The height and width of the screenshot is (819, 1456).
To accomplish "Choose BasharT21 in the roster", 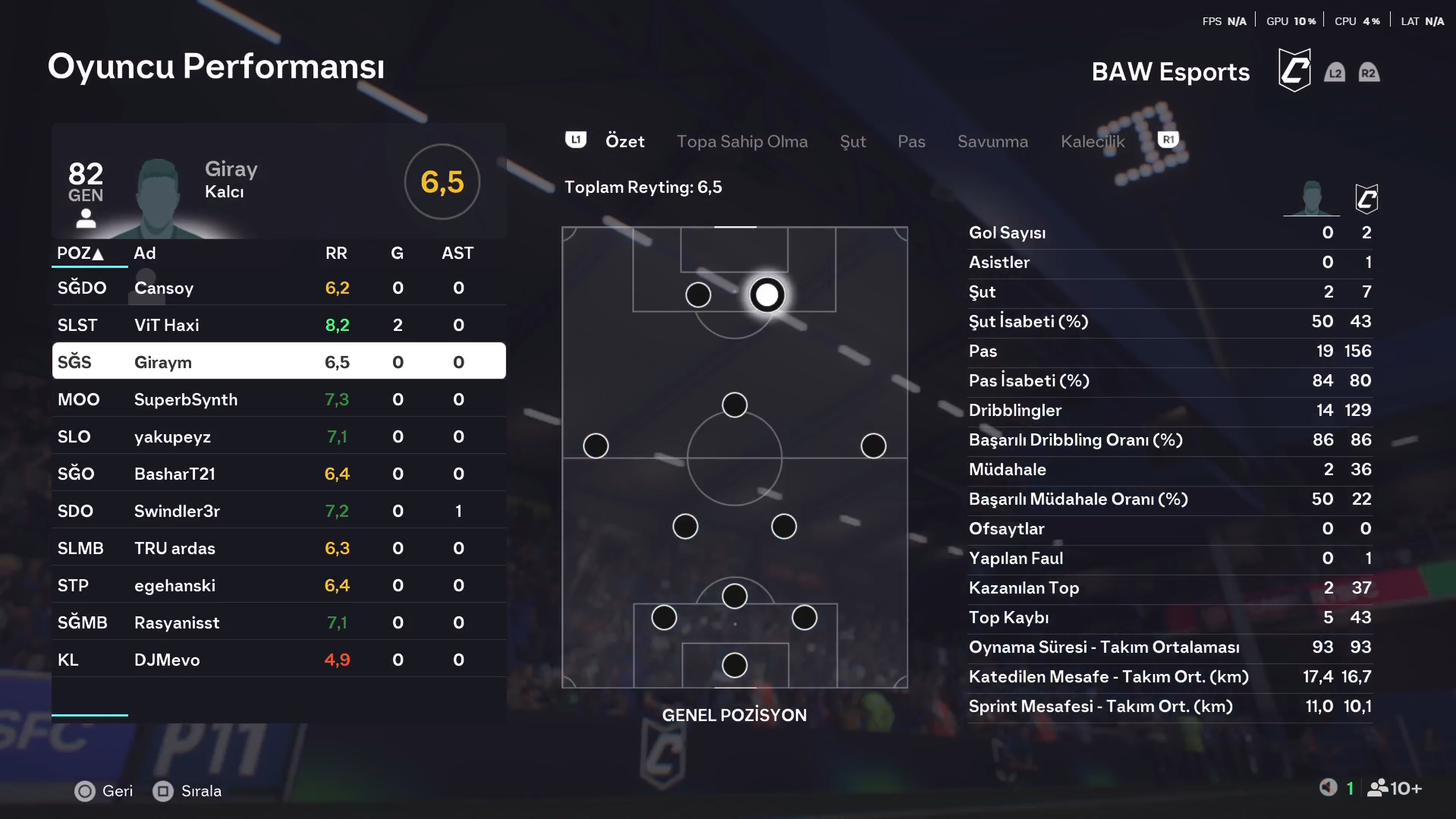I will tap(278, 474).
